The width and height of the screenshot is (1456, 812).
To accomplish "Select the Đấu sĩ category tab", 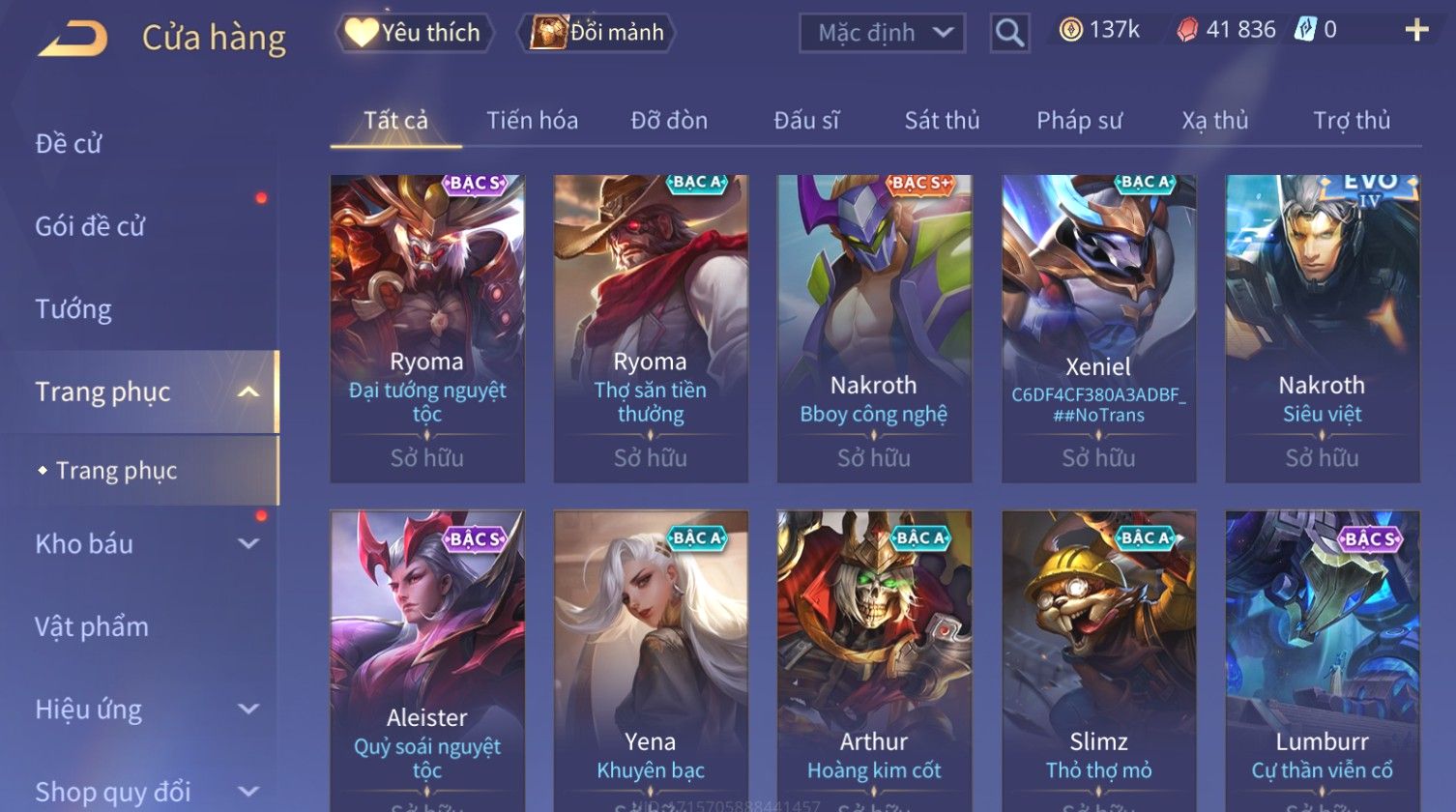I will coord(806,121).
